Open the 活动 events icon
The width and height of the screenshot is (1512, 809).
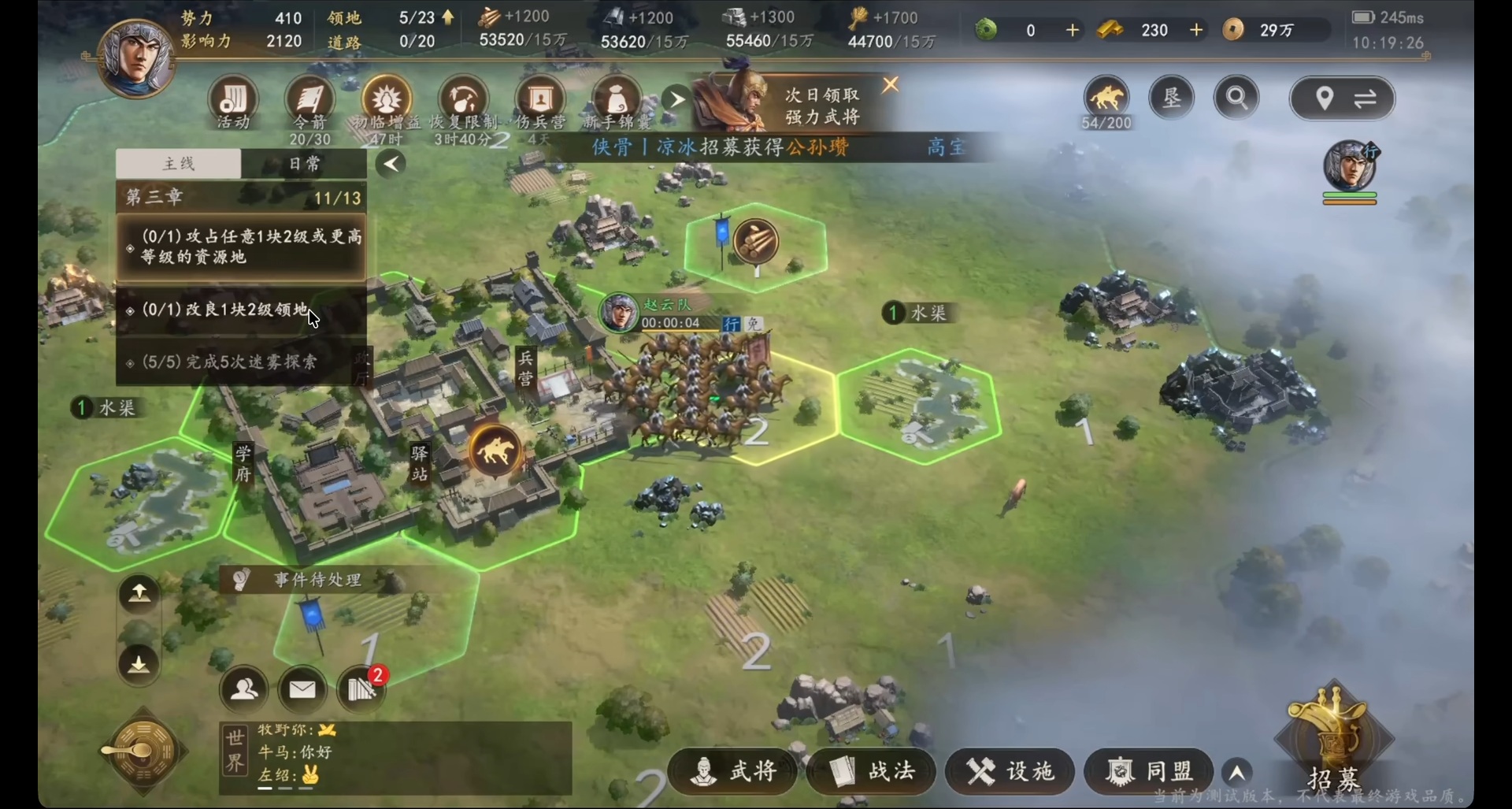click(x=233, y=102)
